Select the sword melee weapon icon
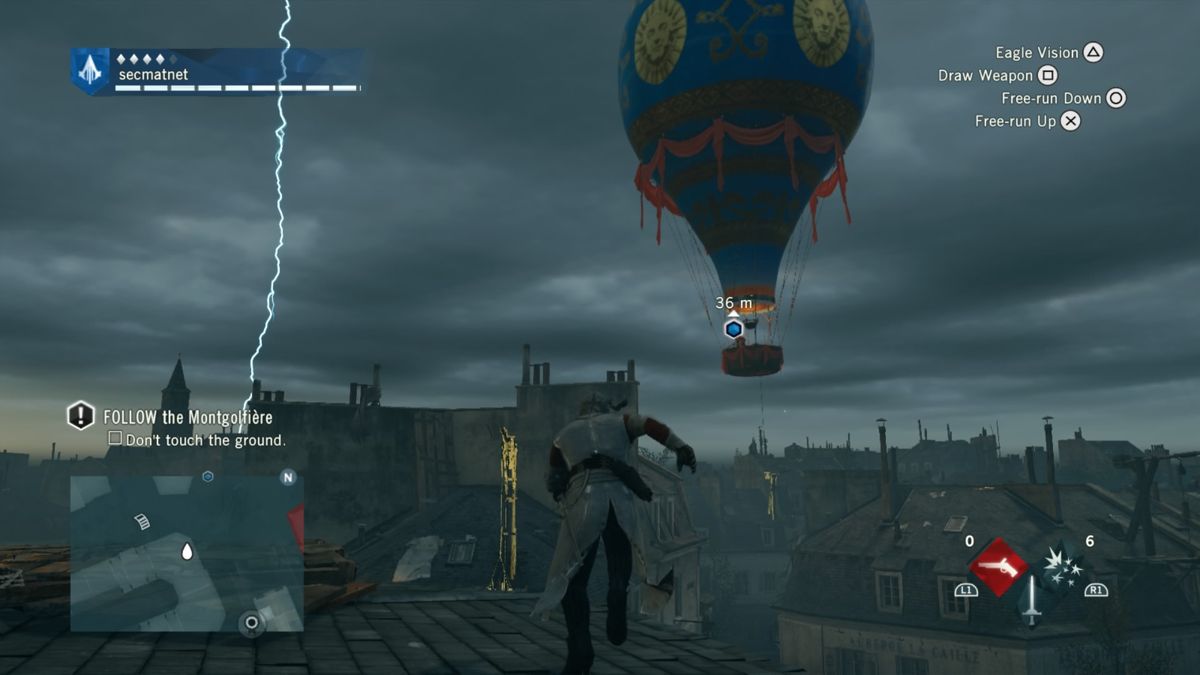The image size is (1200, 675). 1031,600
